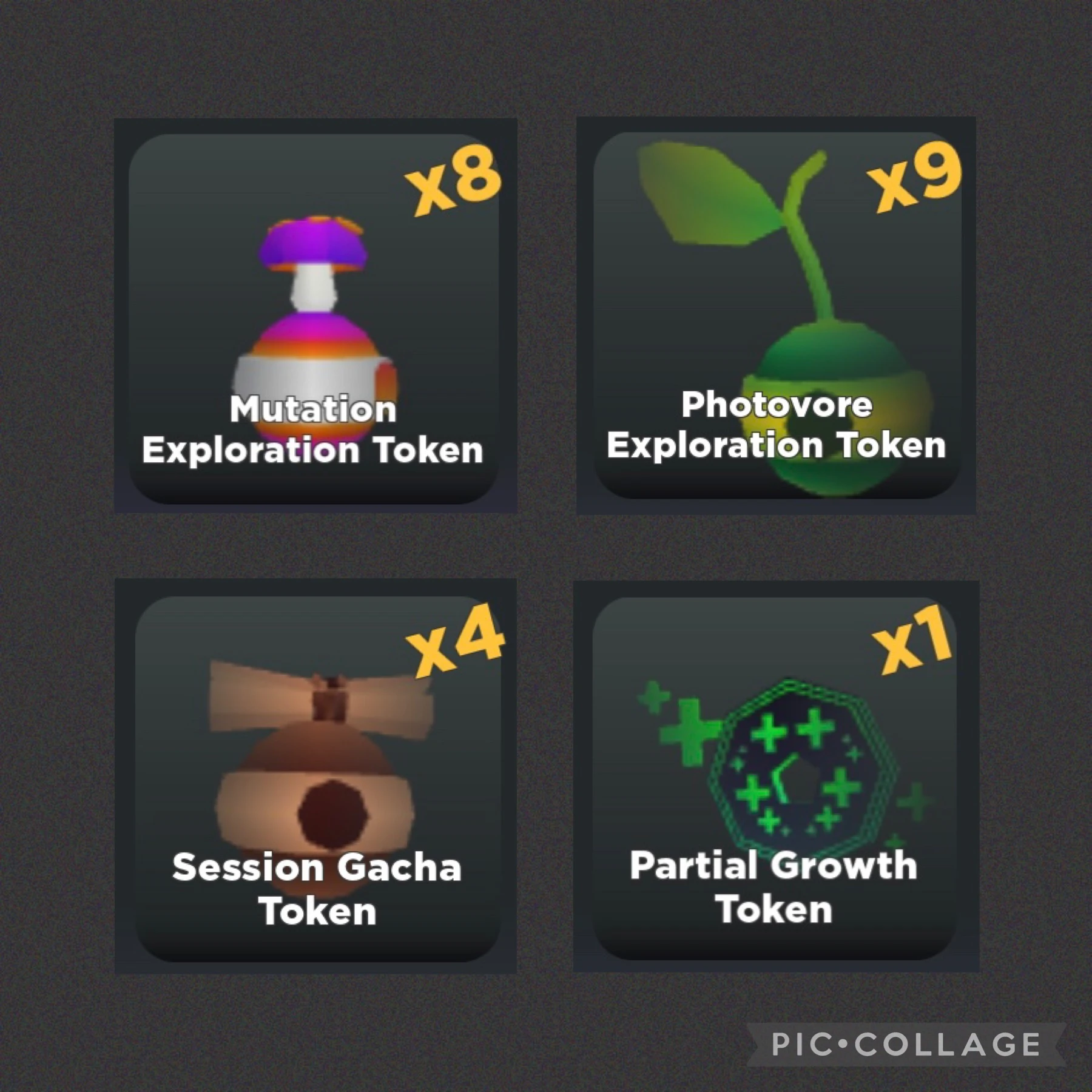Select the top-left inventory tile
Viewport: 1092px width, 1092px height.
(315, 315)
